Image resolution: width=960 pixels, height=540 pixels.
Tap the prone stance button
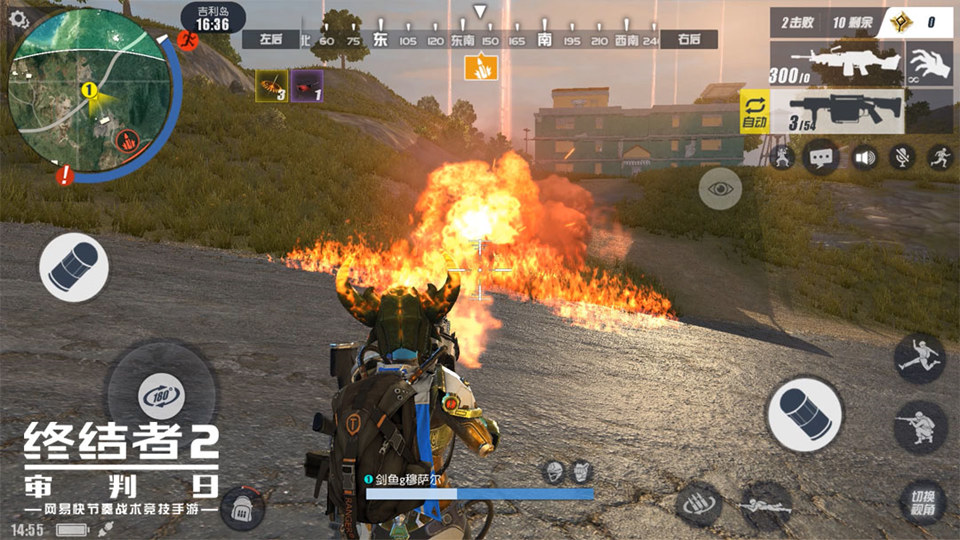pyautogui.click(x=767, y=504)
